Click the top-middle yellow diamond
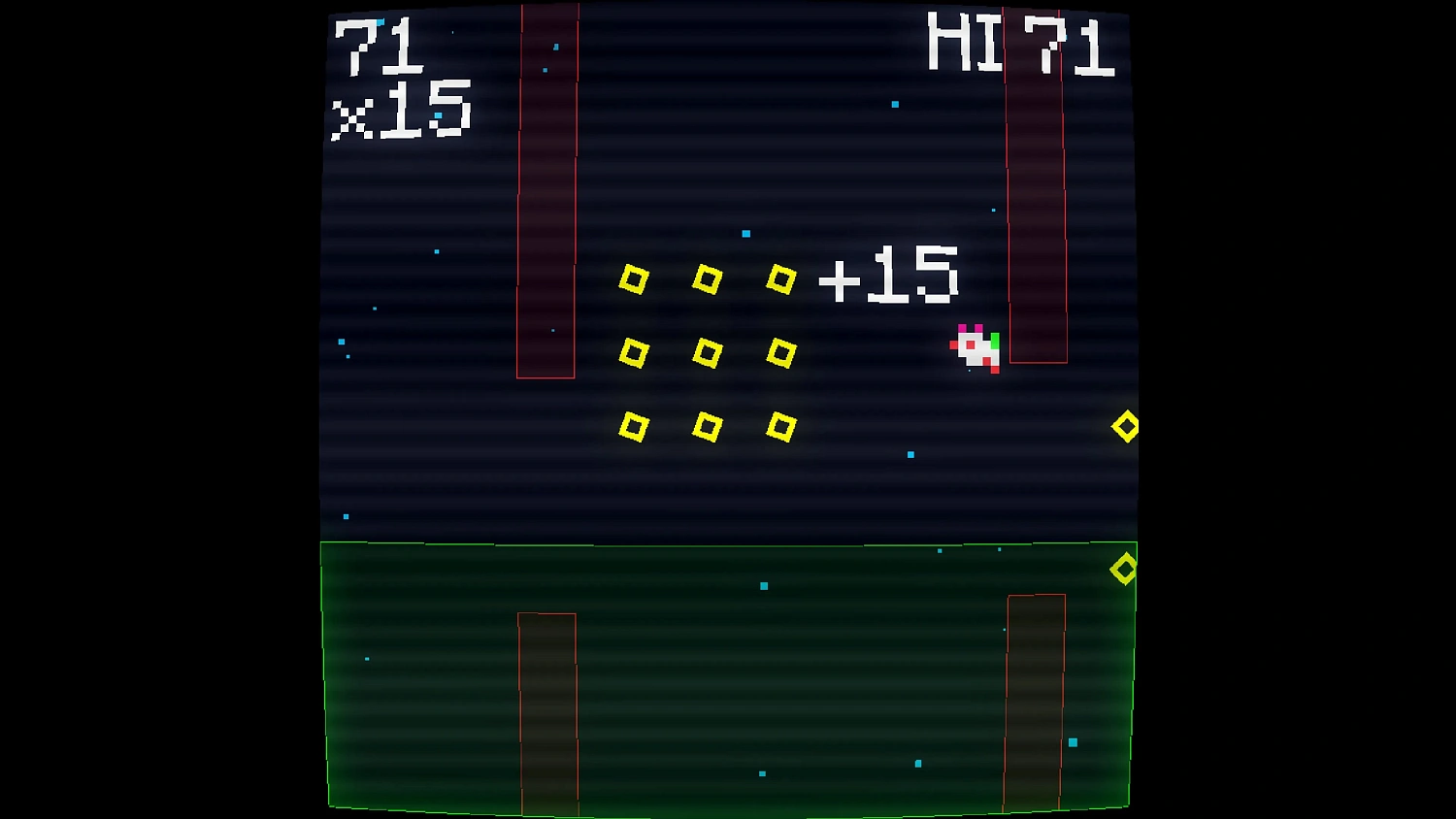 [x=707, y=281]
